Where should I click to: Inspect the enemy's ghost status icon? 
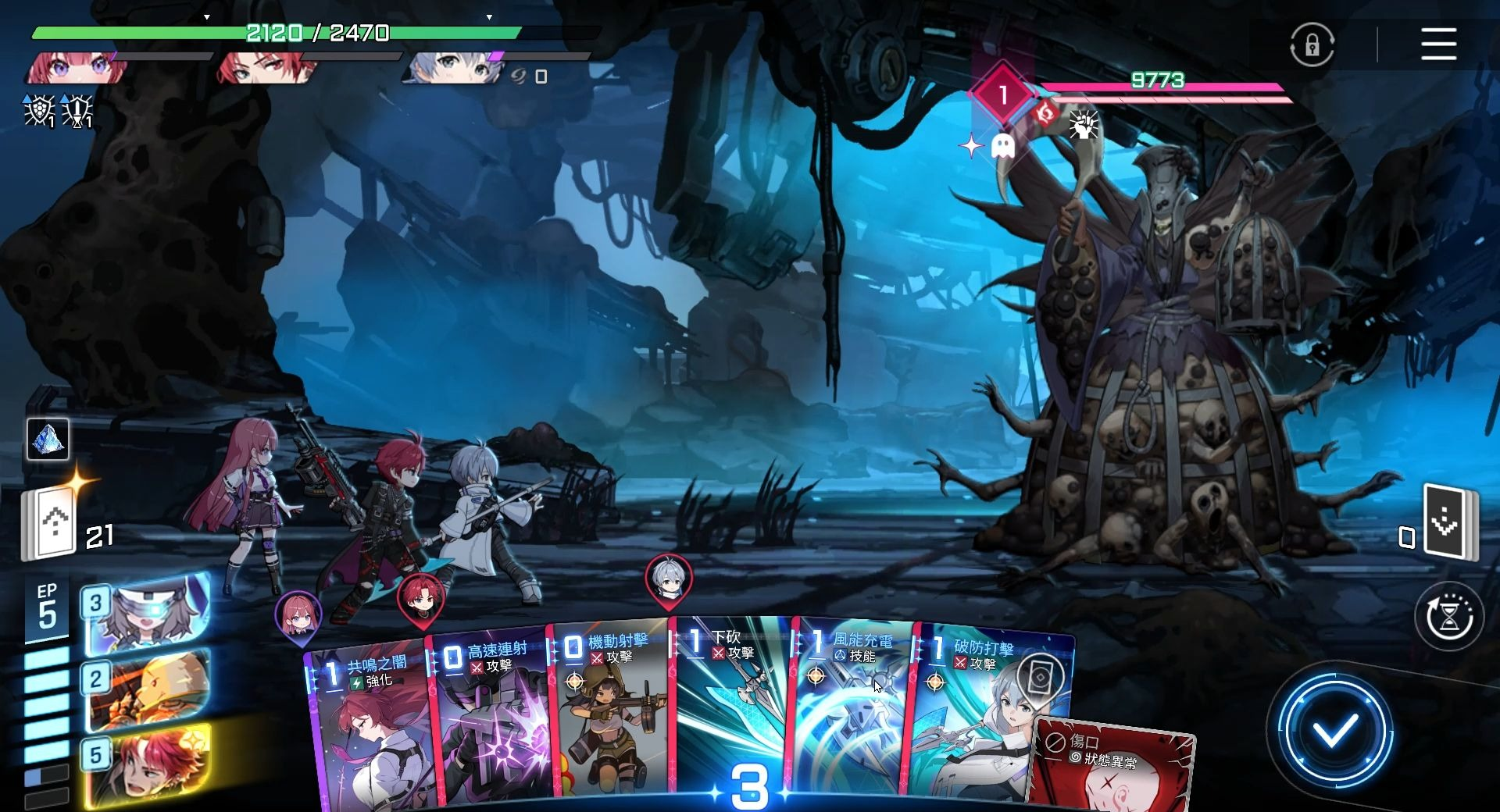1002,146
